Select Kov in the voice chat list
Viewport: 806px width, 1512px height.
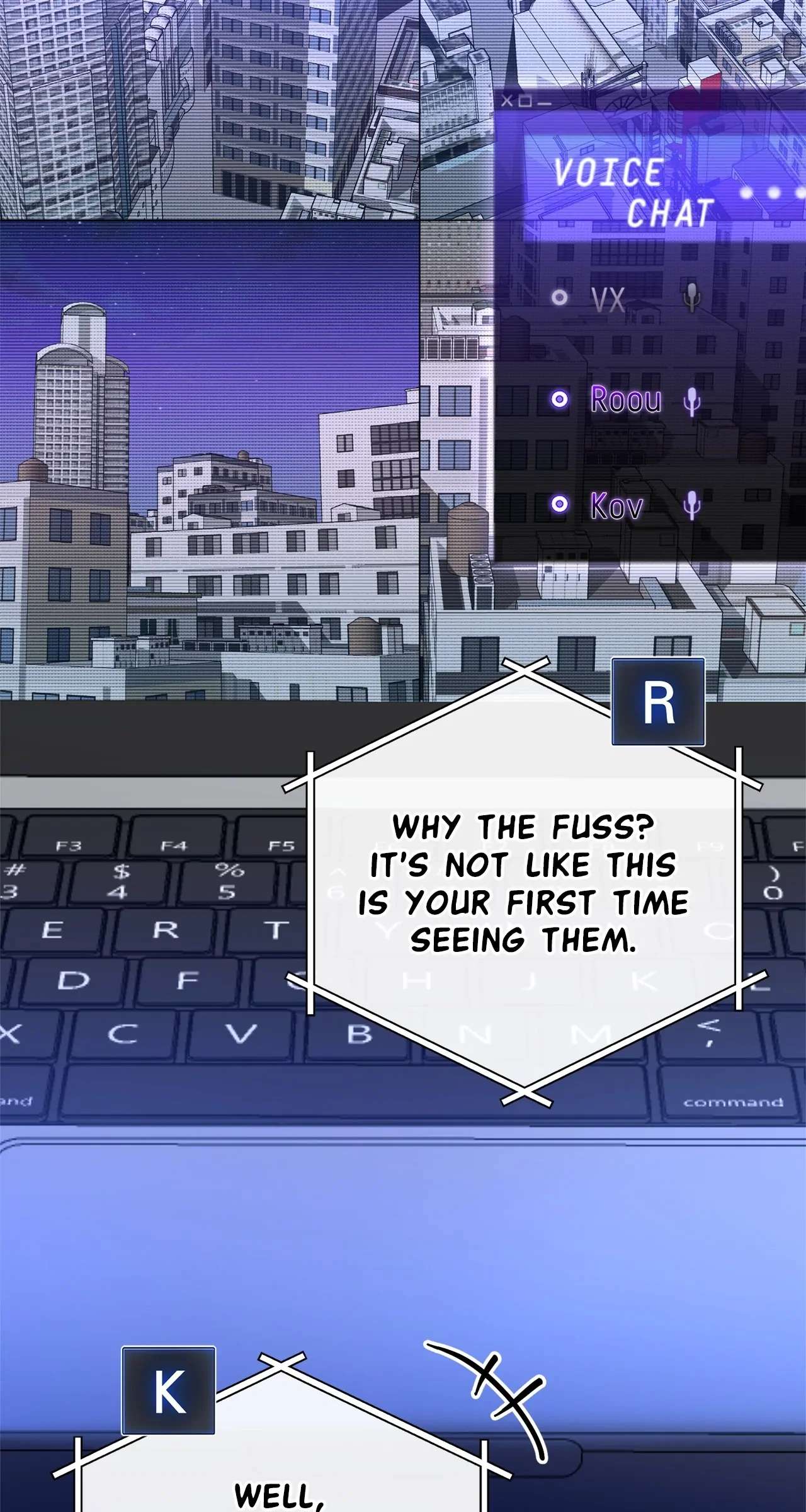coord(616,505)
